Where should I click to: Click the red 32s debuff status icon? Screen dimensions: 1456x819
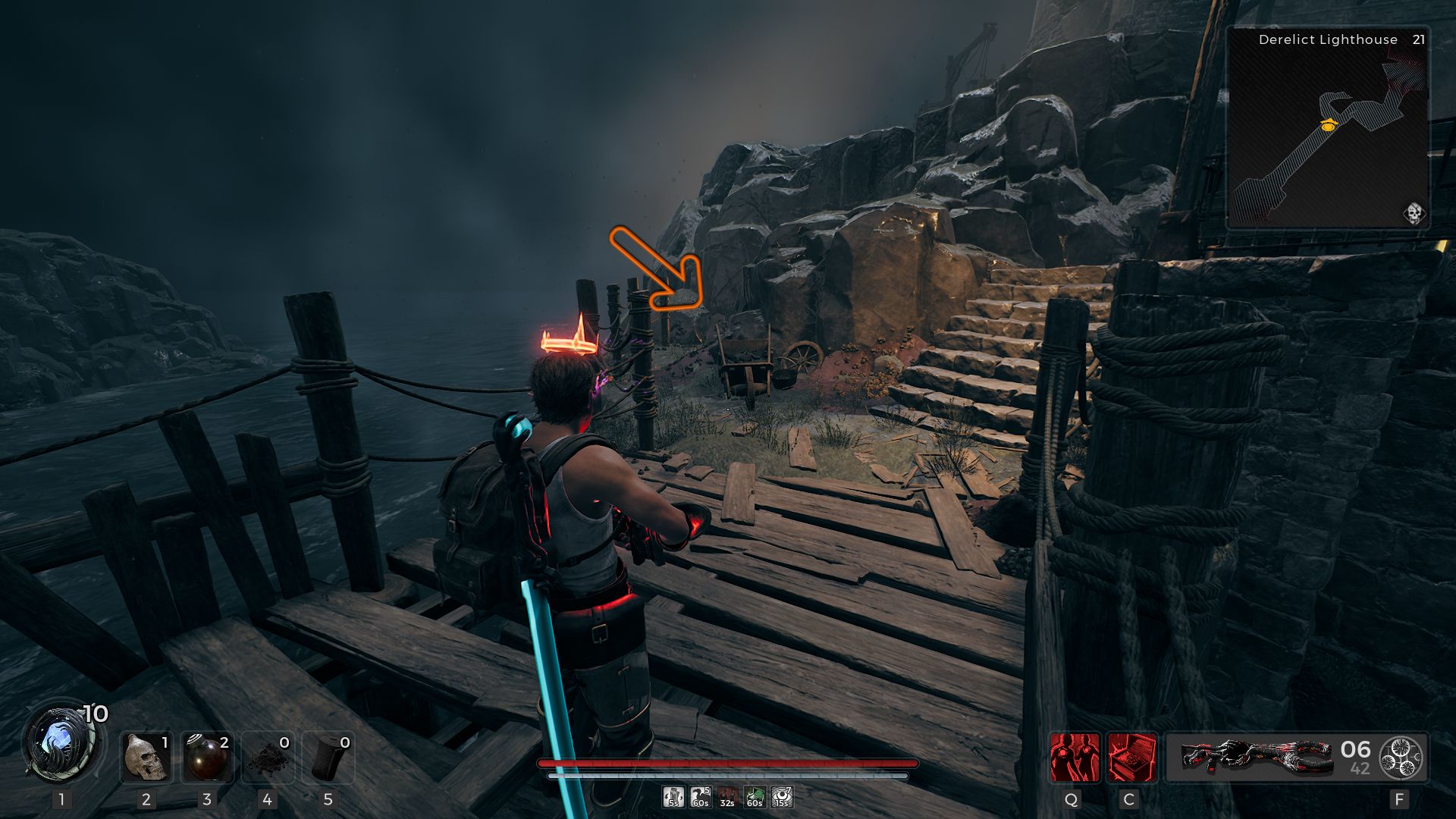point(726,796)
